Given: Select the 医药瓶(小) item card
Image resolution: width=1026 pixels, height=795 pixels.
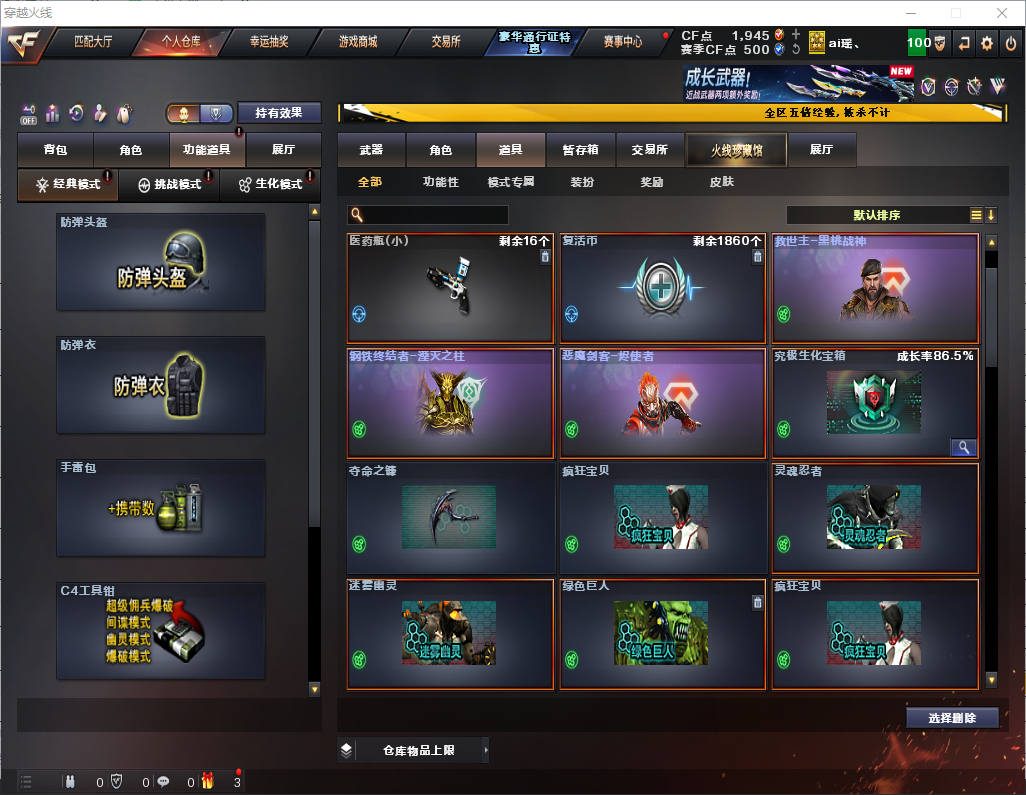Looking at the screenshot, I should (x=450, y=289).
